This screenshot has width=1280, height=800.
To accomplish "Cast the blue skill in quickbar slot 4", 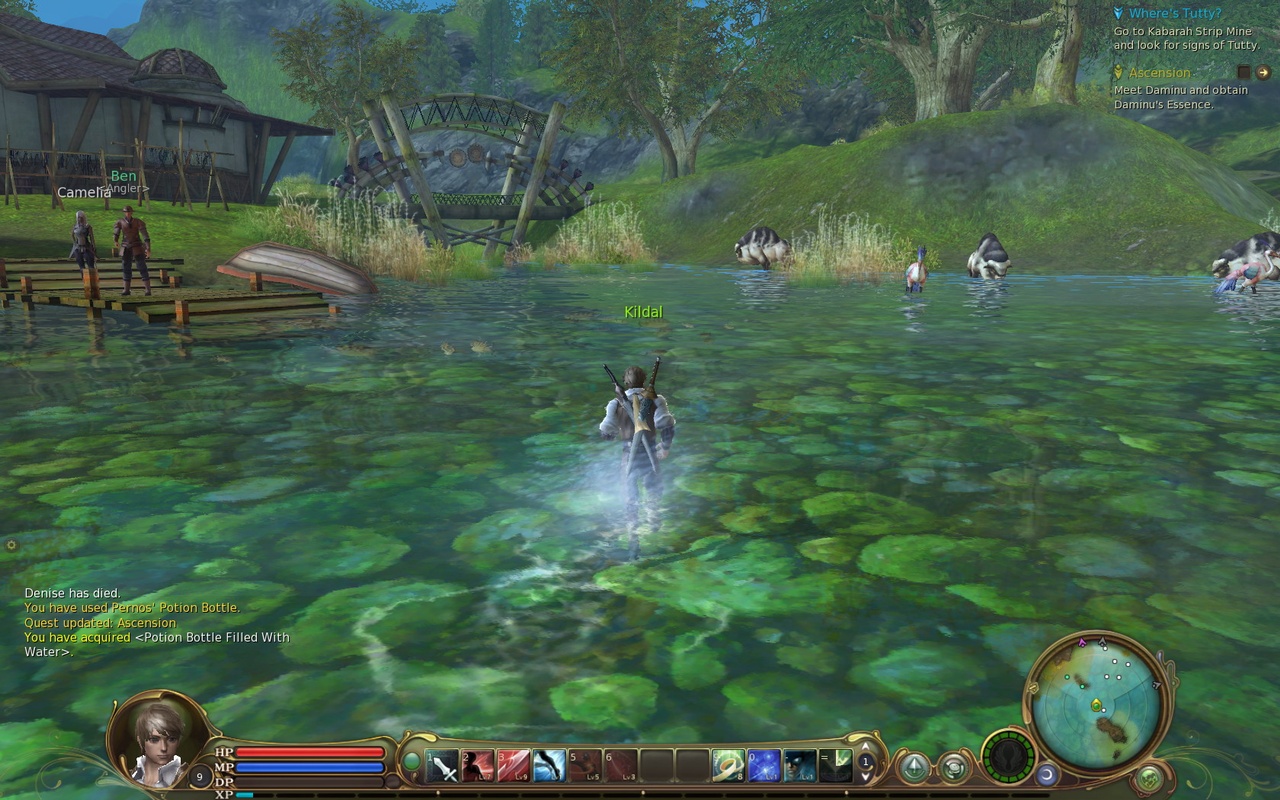I will pos(550,765).
